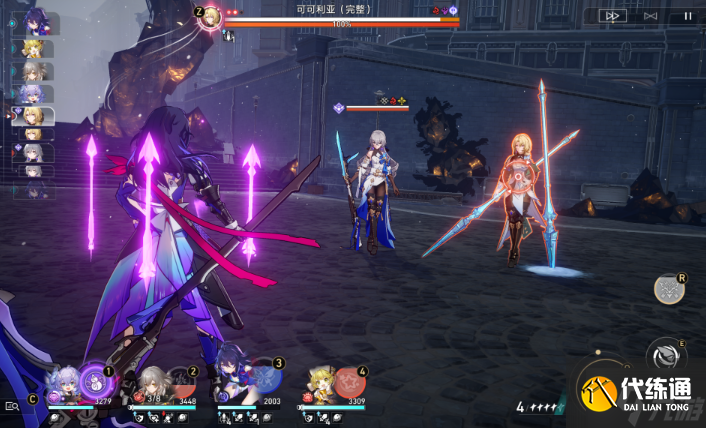Use the skill button marked E
Screen dimensions: 706x428
[x=667, y=354]
